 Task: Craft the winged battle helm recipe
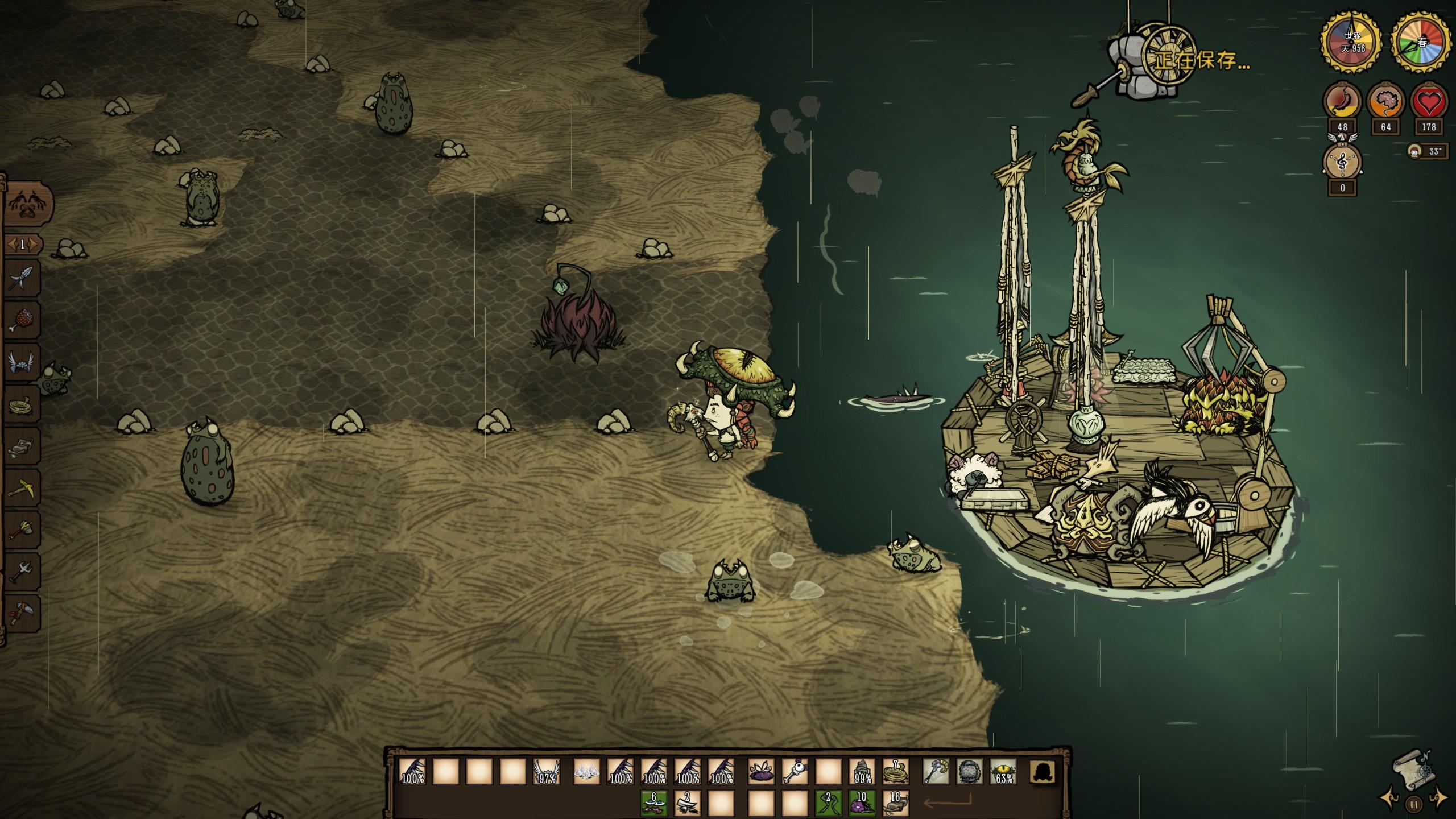tap(23, 362)
